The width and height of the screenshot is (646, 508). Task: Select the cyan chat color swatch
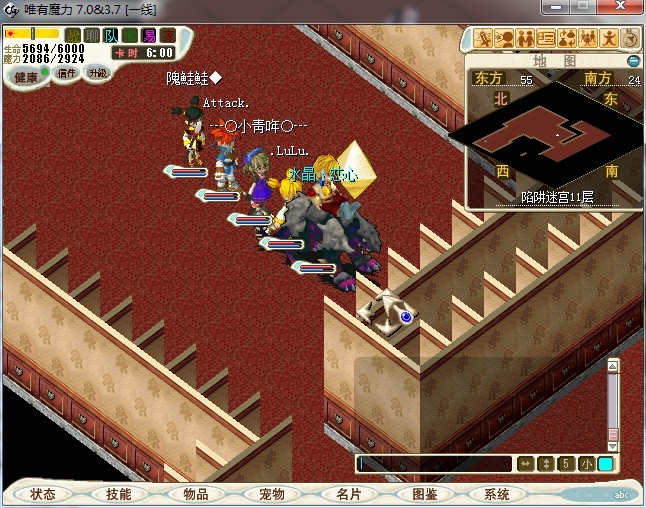606,464
